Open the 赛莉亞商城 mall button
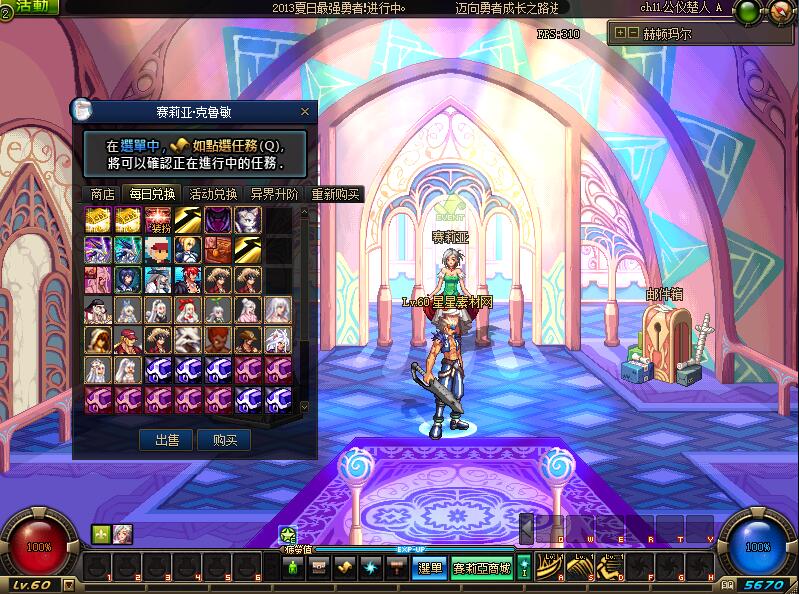Screen dimensions: 799x594 (482, 568)
